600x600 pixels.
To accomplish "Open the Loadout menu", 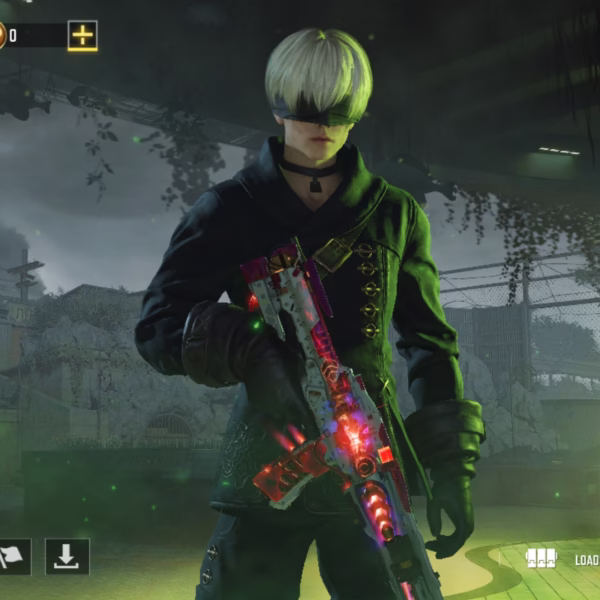I will coord(560,558).
